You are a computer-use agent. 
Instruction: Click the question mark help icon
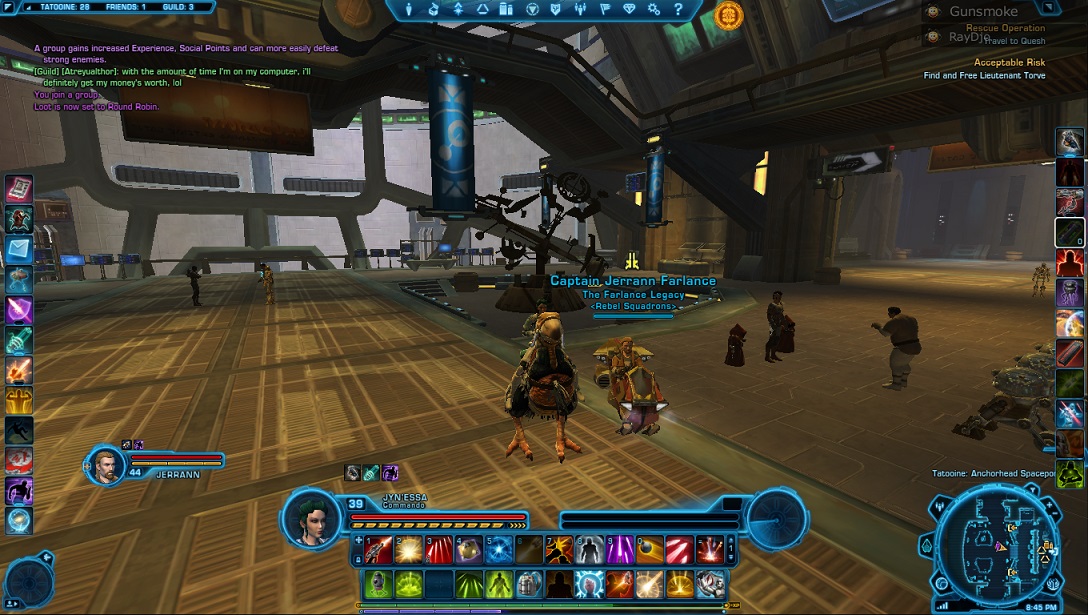679,9
